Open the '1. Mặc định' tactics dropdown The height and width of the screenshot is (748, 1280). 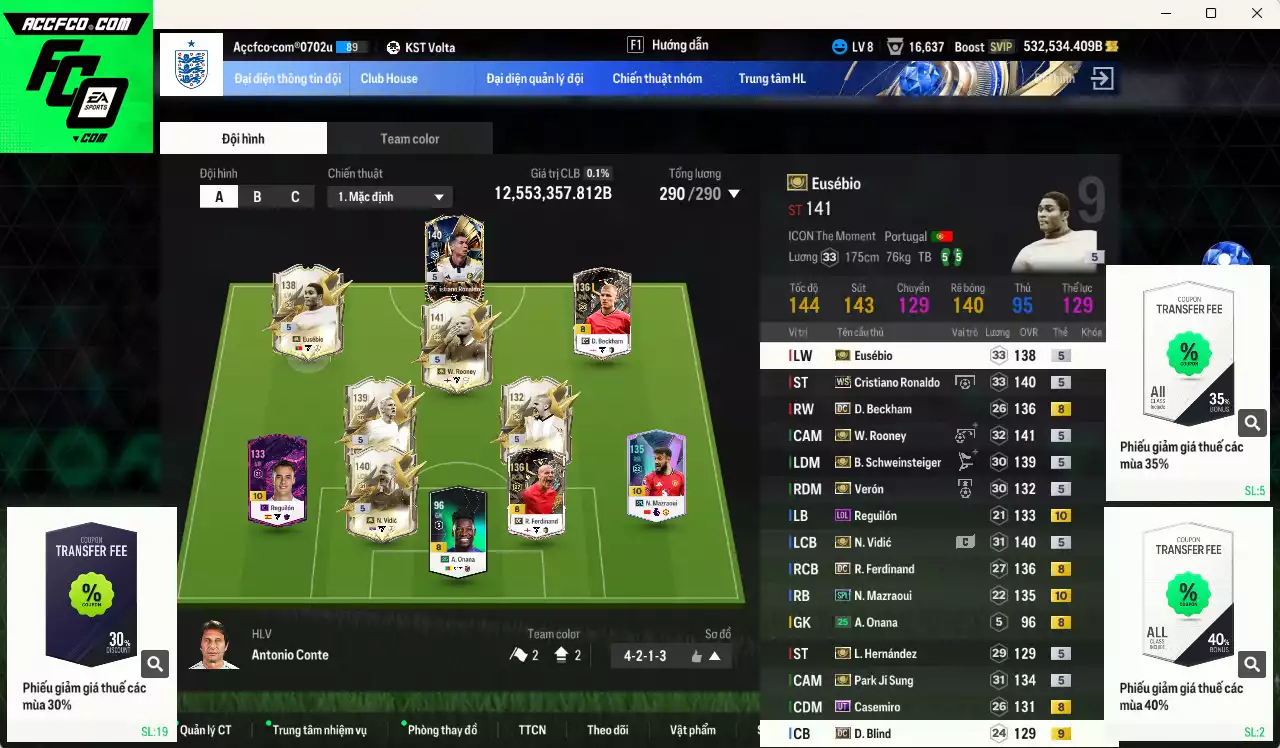[389, 196]
